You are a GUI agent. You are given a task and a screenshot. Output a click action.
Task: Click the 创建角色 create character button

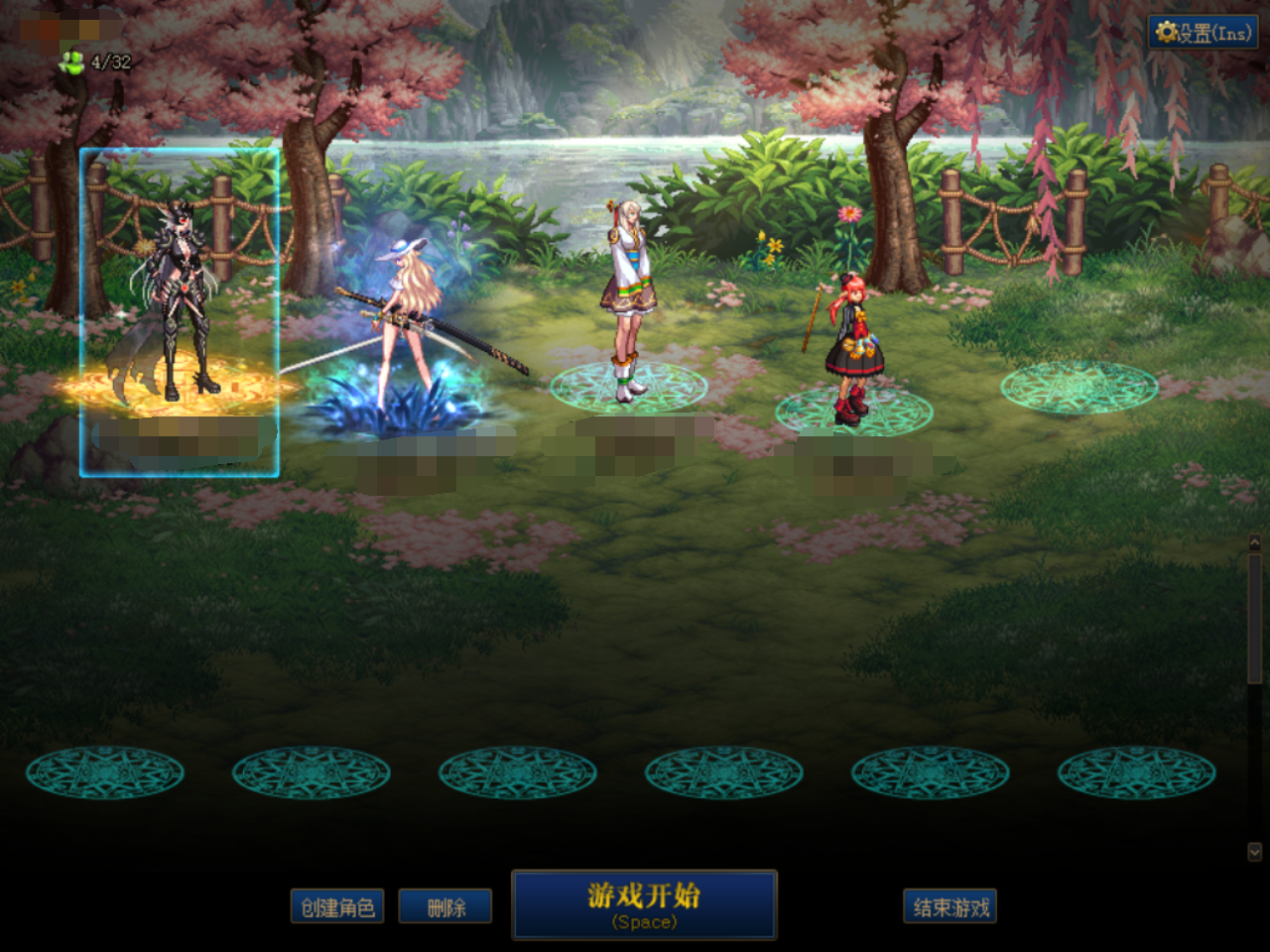point(338,905)
